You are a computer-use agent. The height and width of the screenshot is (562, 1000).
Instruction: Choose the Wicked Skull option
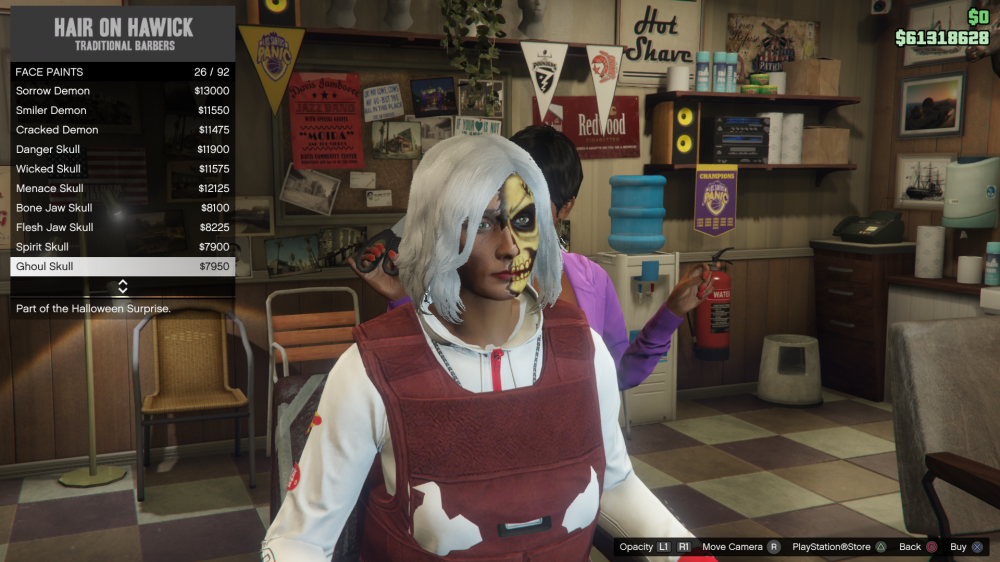(x=122, y=169)
